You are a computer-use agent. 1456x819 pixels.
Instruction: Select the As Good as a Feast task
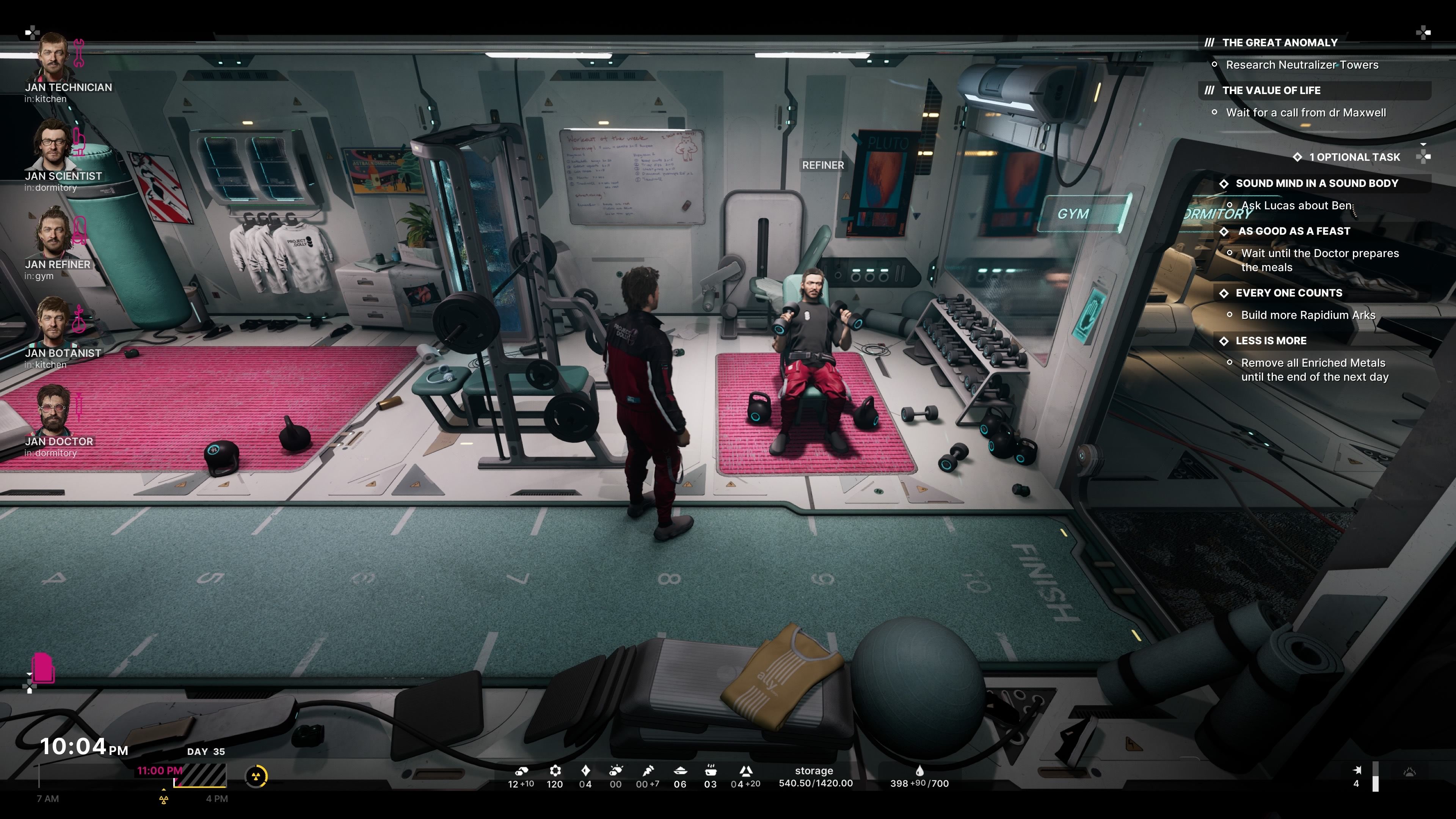(x=1294, y=231)
